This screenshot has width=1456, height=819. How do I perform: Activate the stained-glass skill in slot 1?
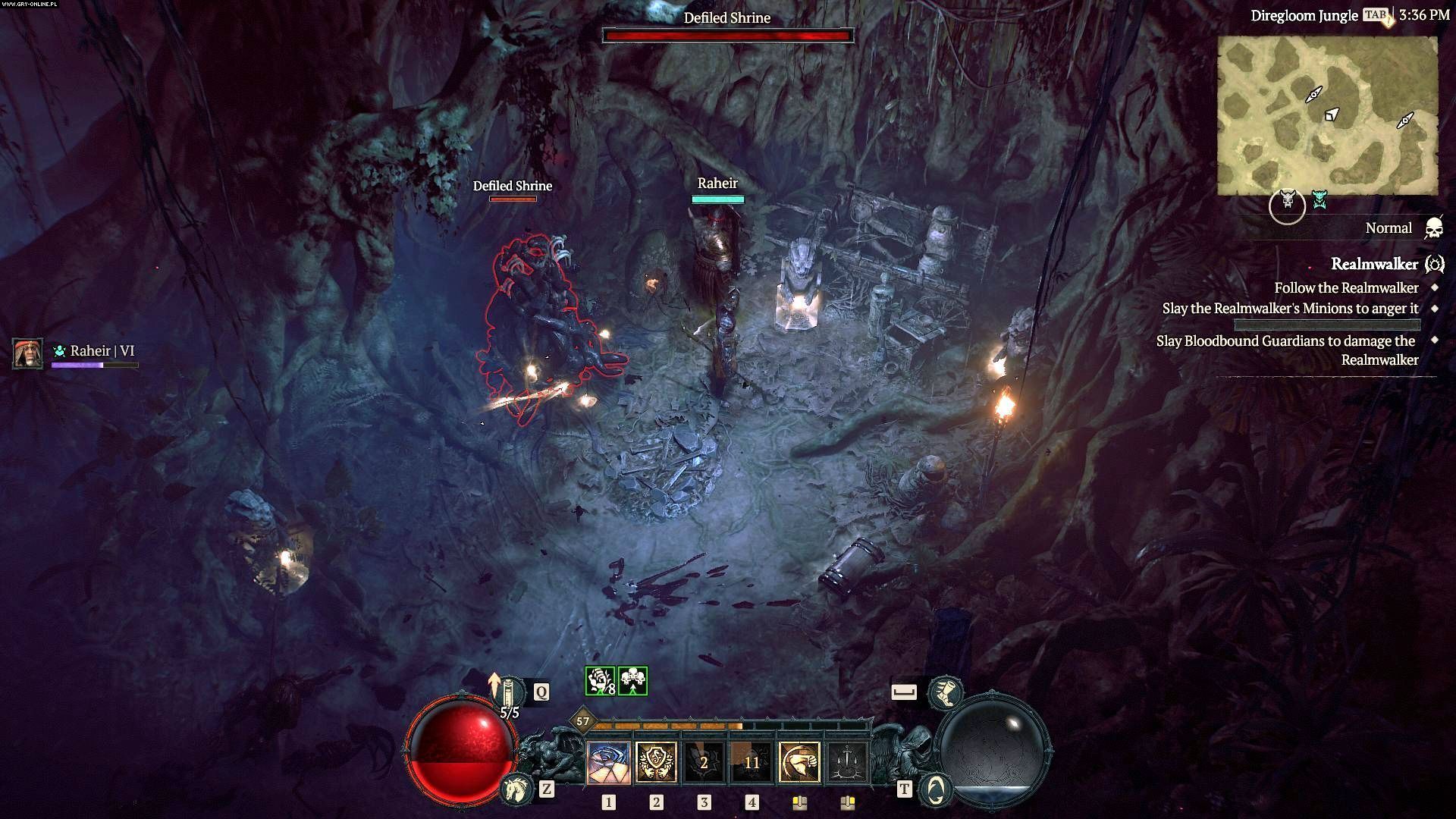point(608,761)
